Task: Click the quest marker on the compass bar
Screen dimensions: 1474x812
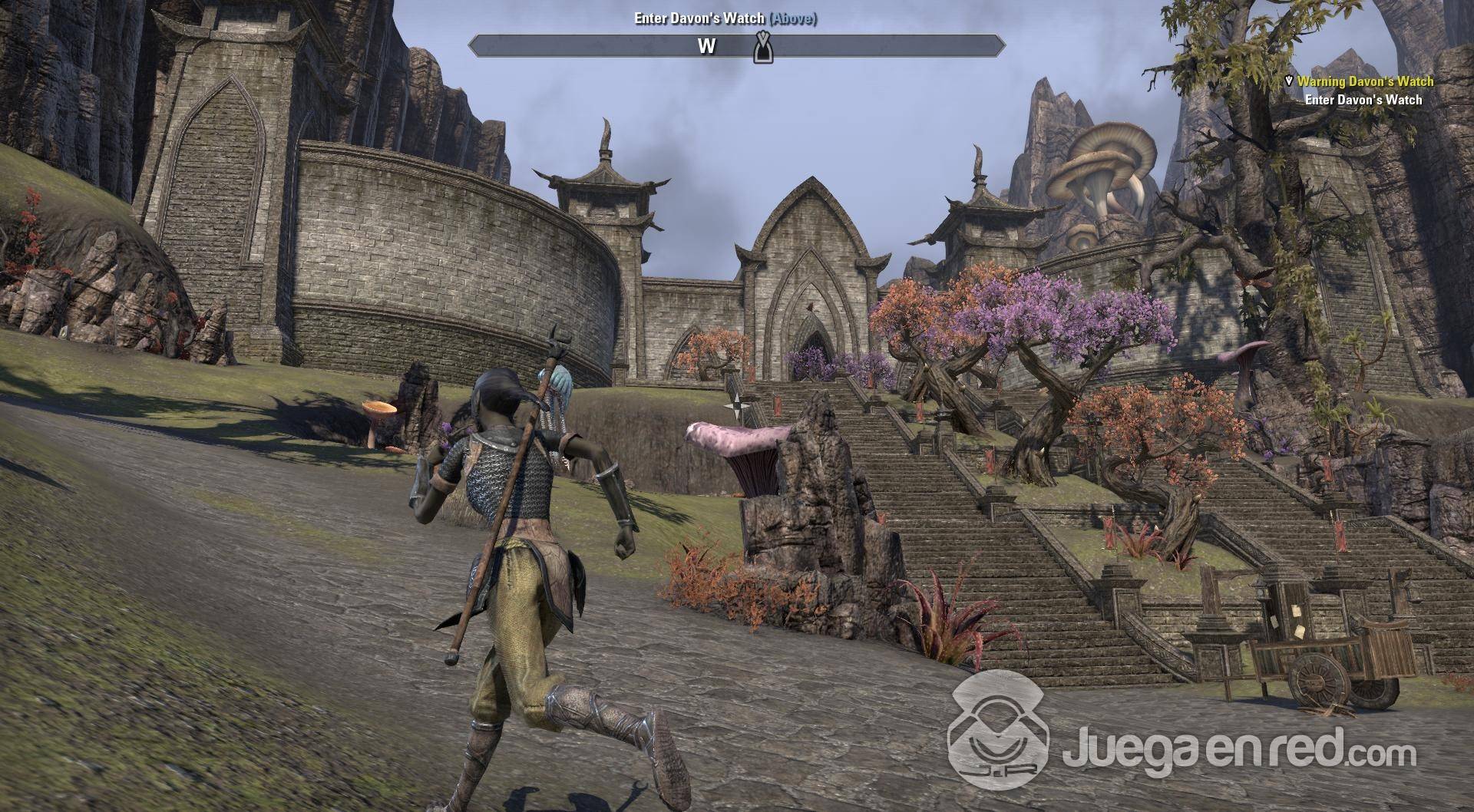Action: click(x=761, y=46)
